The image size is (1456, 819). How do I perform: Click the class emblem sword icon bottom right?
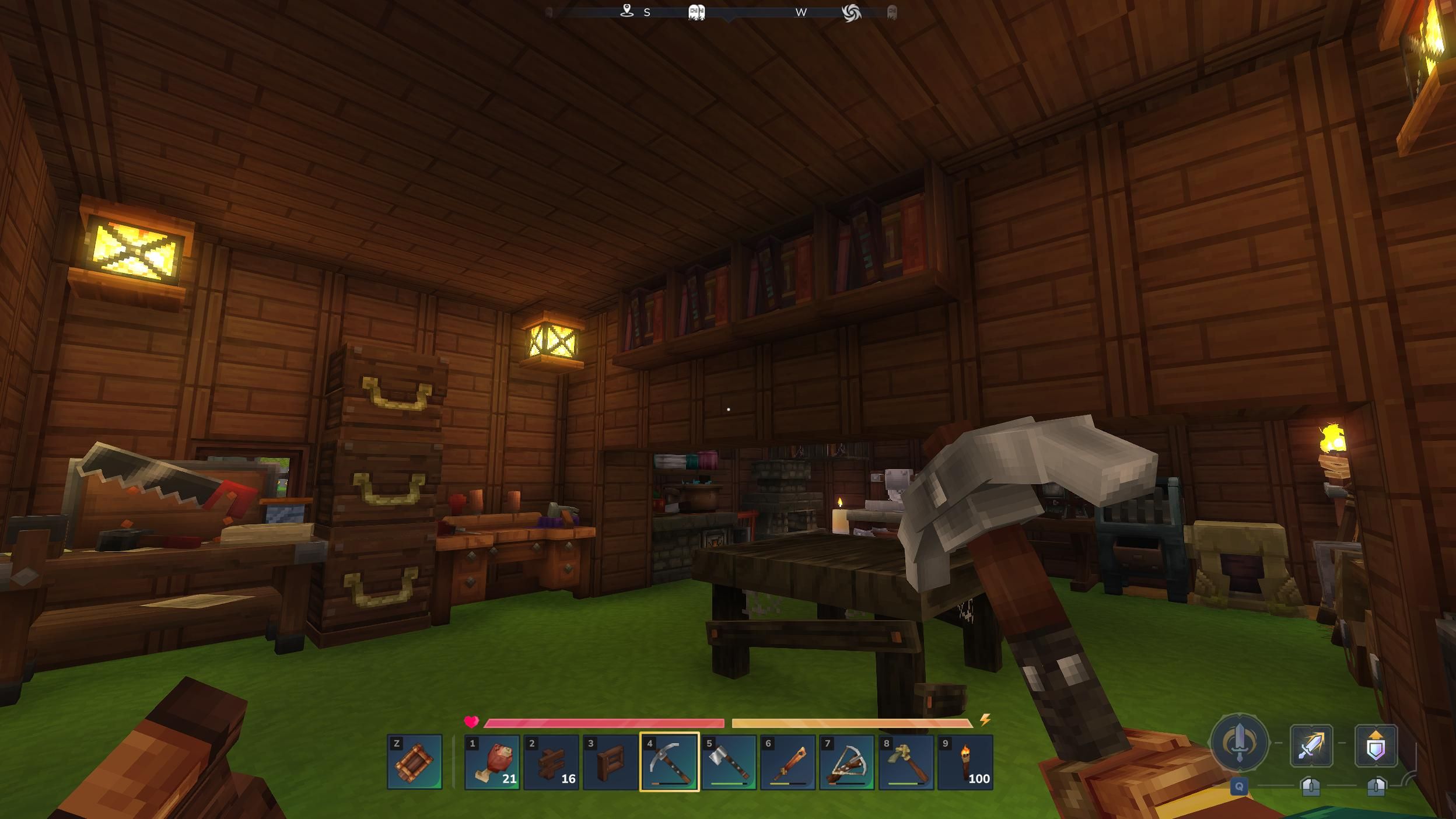pos(1240,744)
